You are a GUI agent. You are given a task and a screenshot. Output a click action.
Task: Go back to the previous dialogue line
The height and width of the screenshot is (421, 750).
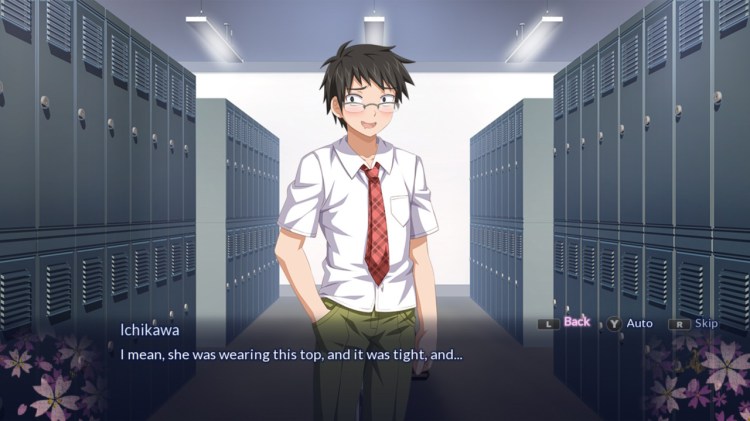click(576, 322)
